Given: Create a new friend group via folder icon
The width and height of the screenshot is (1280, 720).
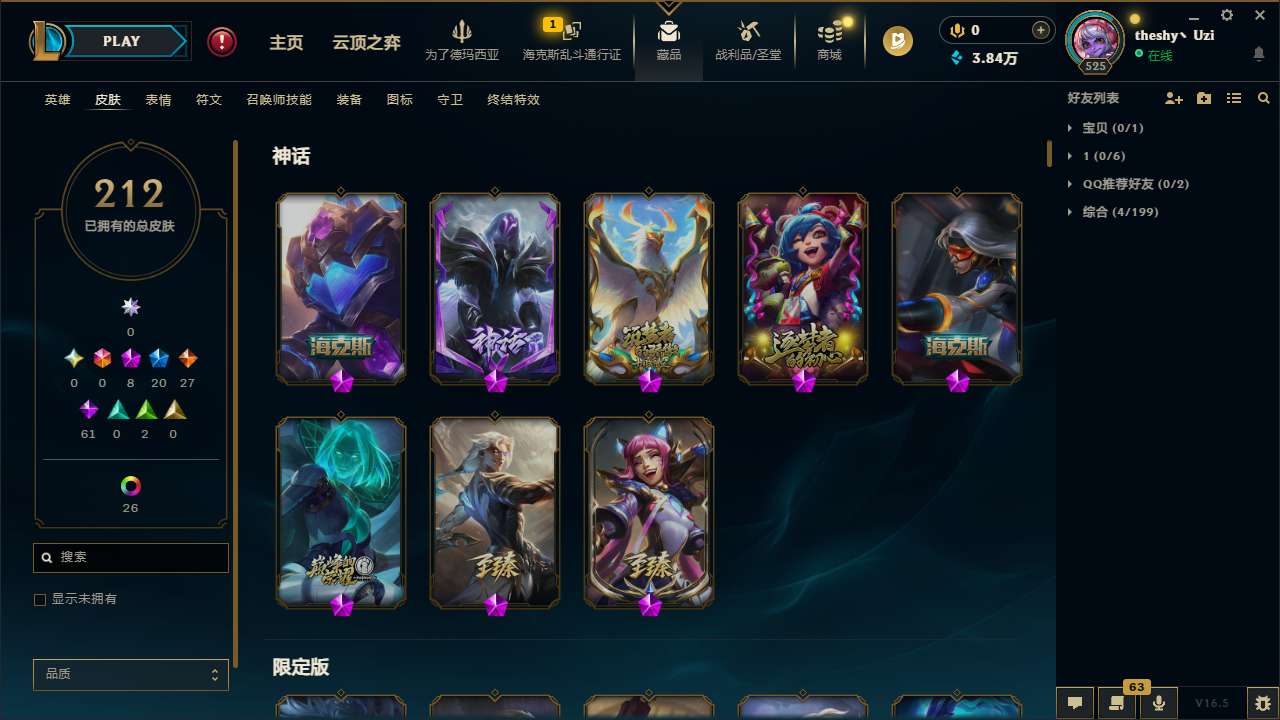Looking at the screenshot, I should (x=1203, y=98).
